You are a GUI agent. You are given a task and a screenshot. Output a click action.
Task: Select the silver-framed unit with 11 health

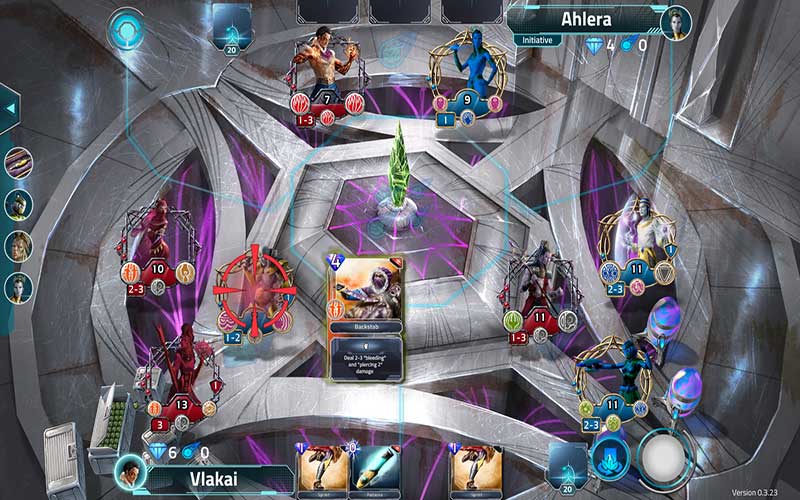[540, 290]
